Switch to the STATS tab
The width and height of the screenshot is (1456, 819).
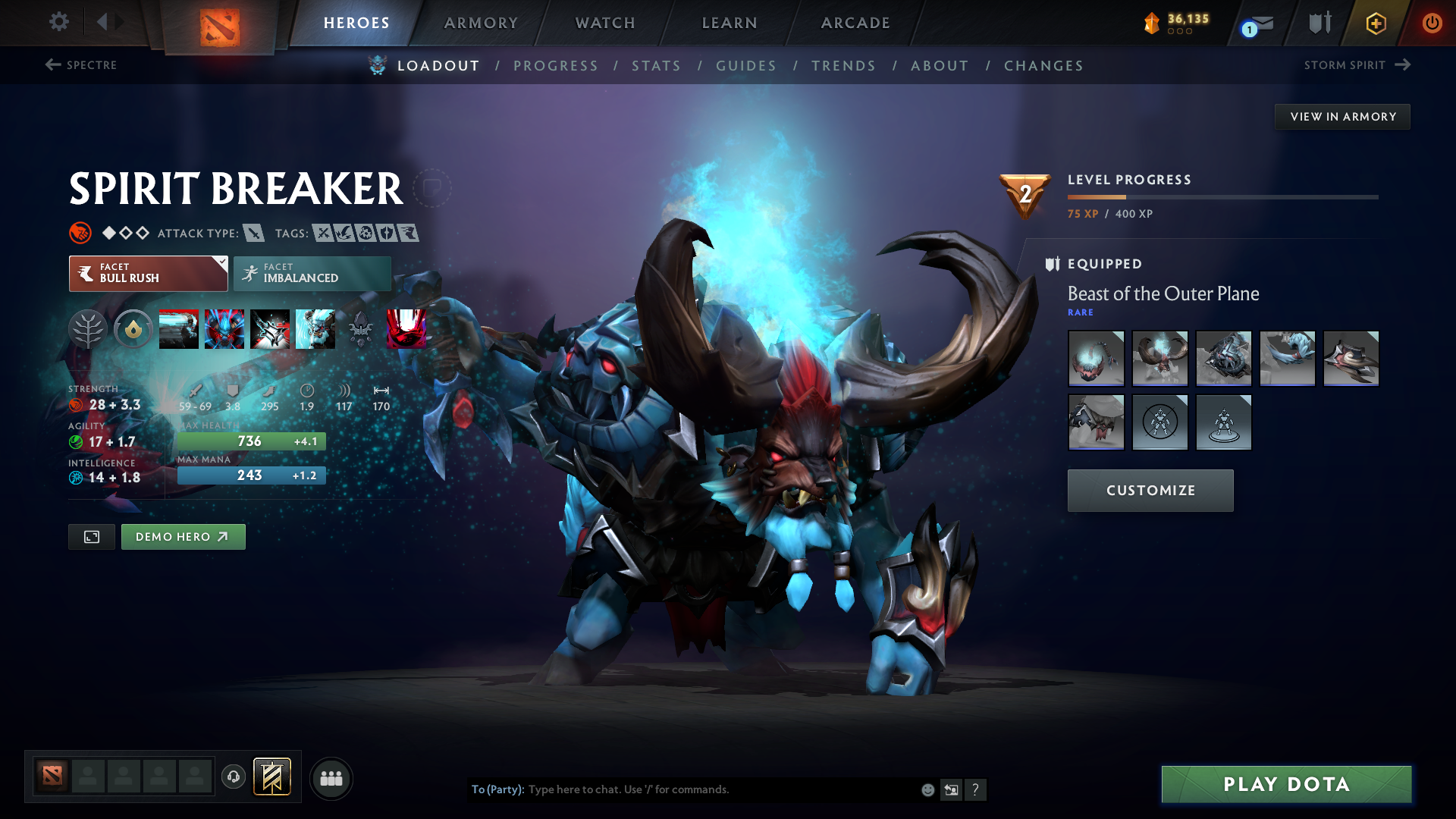(x=656, y=65)
